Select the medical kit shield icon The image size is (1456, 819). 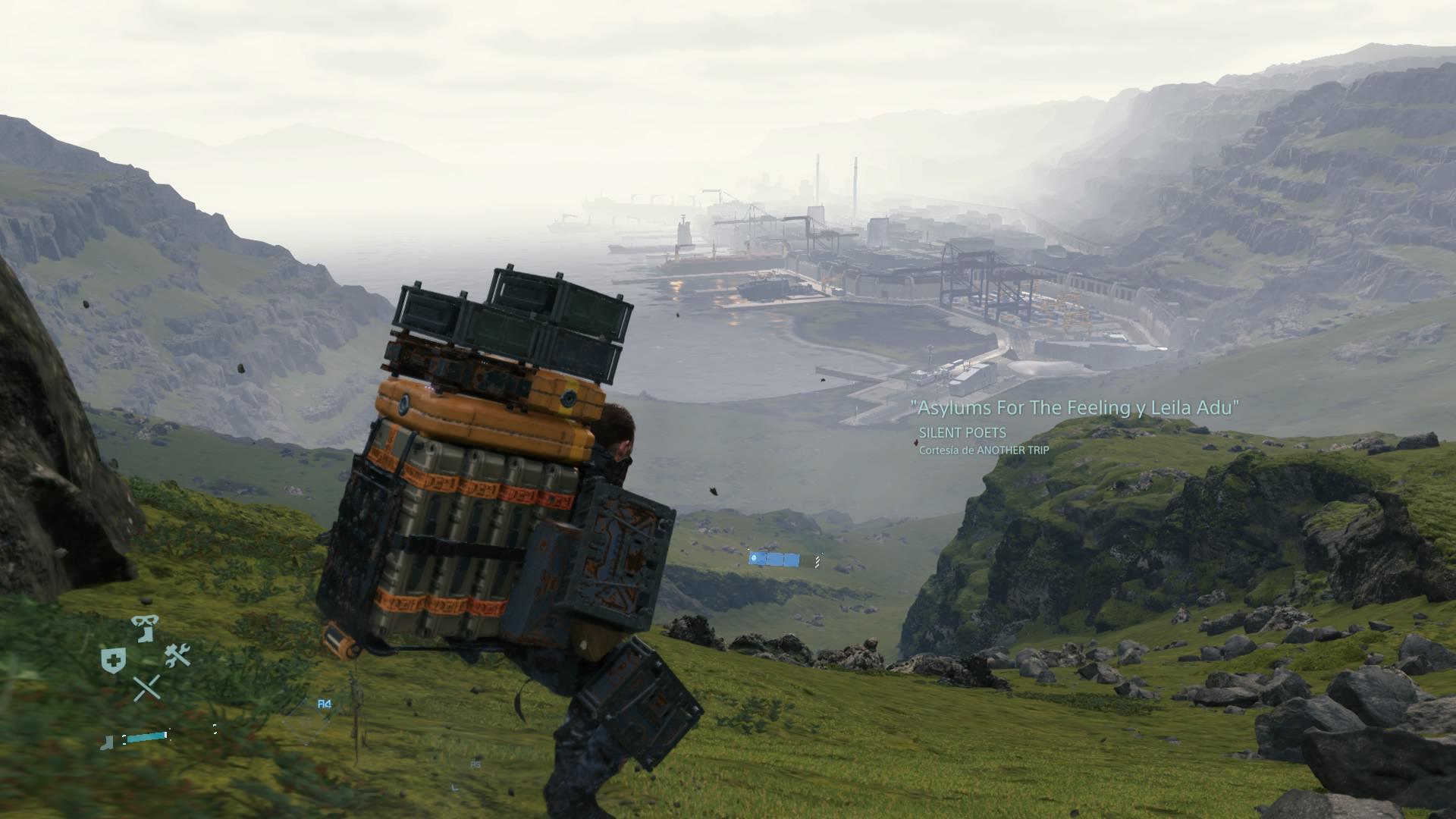[x=113, y=658]
